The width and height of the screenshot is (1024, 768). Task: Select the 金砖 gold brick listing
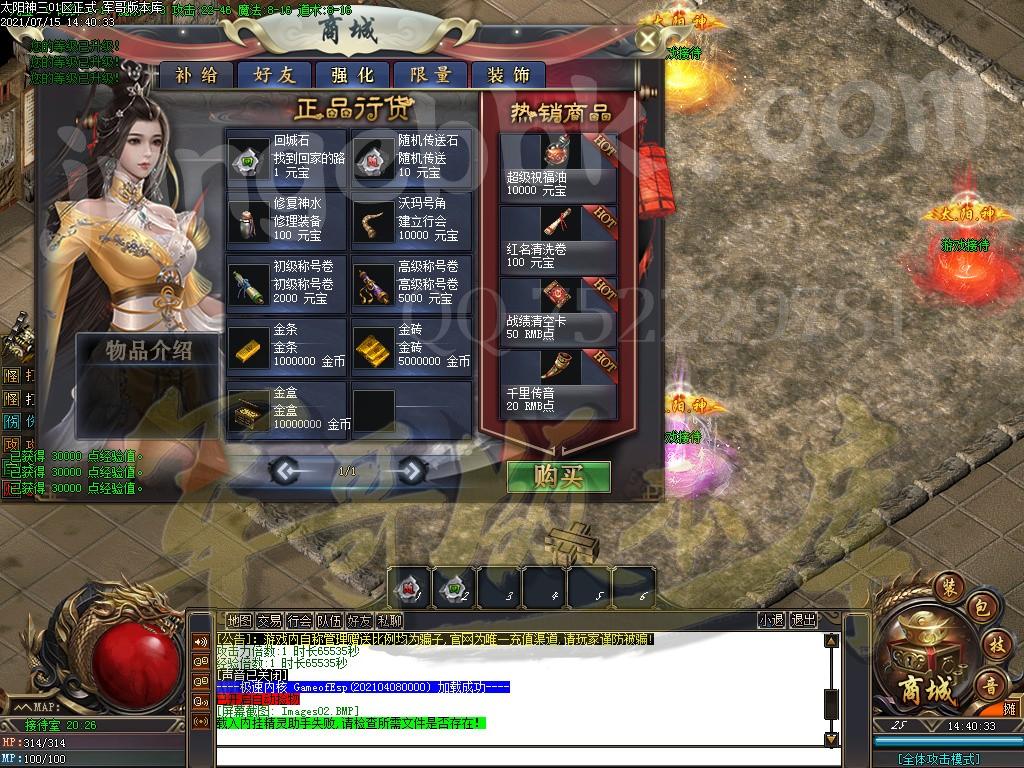411,346
